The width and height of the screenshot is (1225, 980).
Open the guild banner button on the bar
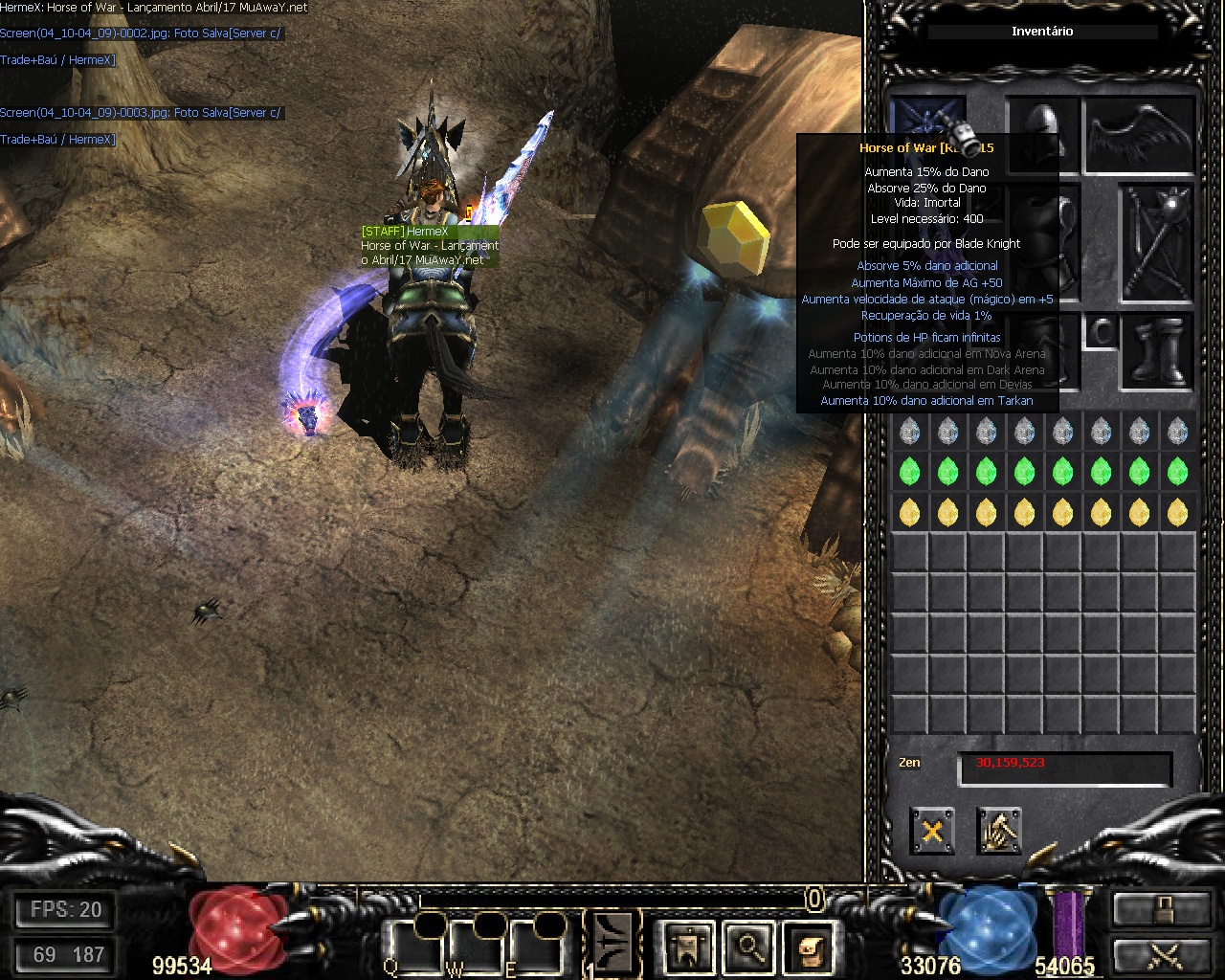689,947
